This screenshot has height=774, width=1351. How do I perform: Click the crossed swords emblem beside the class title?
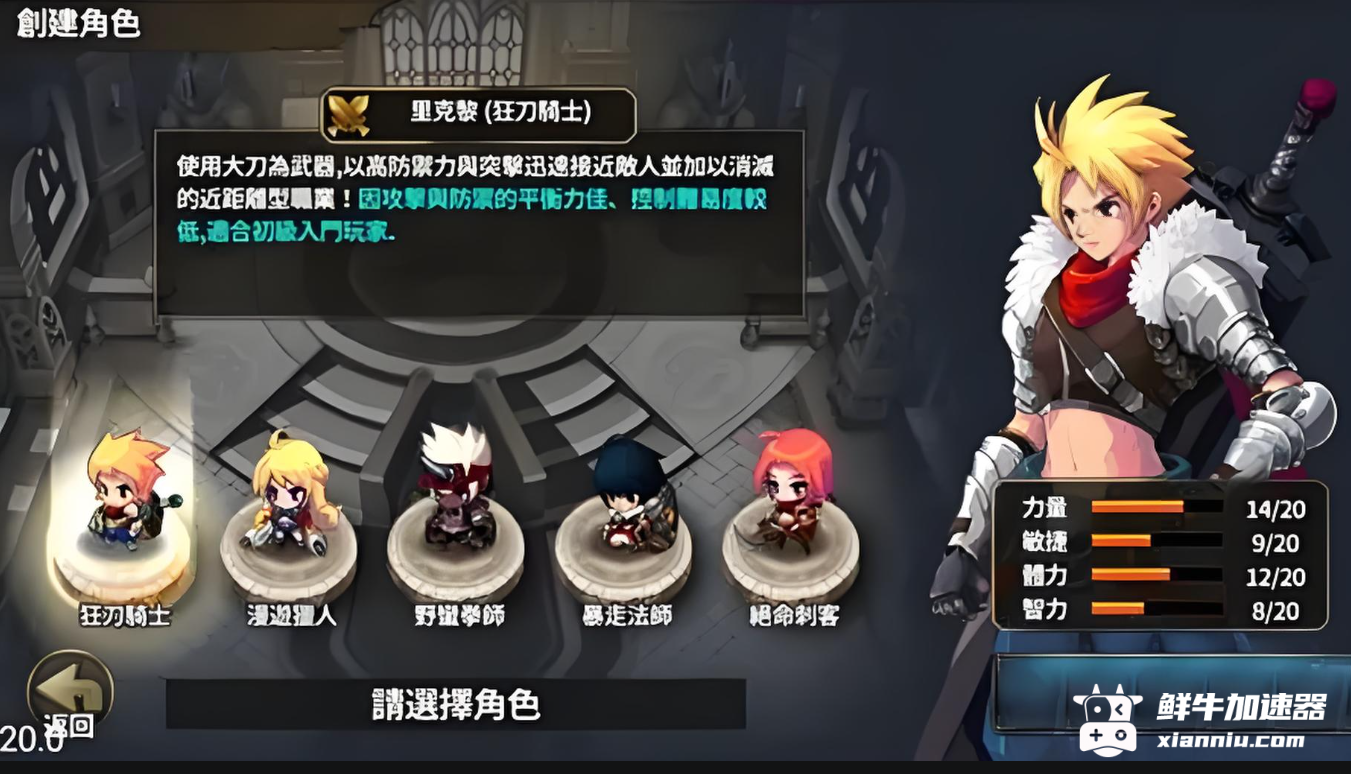(346, 113)
